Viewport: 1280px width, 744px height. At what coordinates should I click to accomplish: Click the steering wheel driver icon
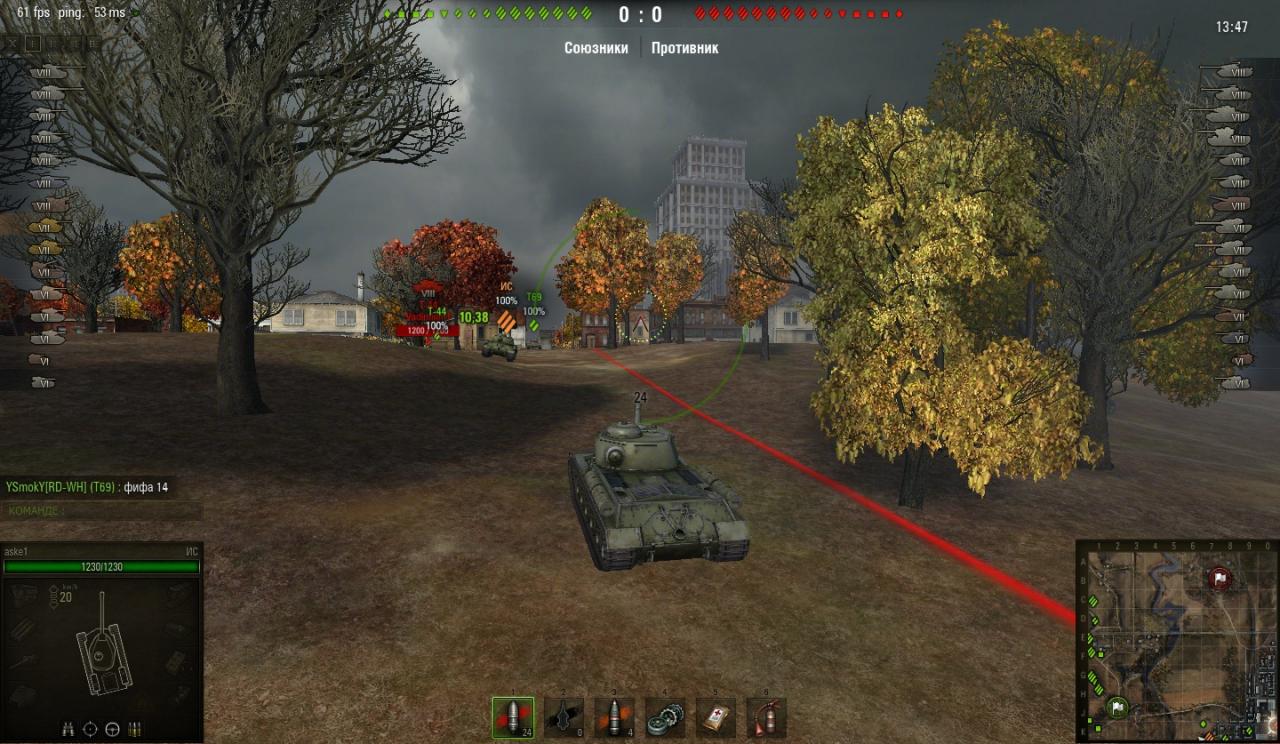click(x=113, y=728)
